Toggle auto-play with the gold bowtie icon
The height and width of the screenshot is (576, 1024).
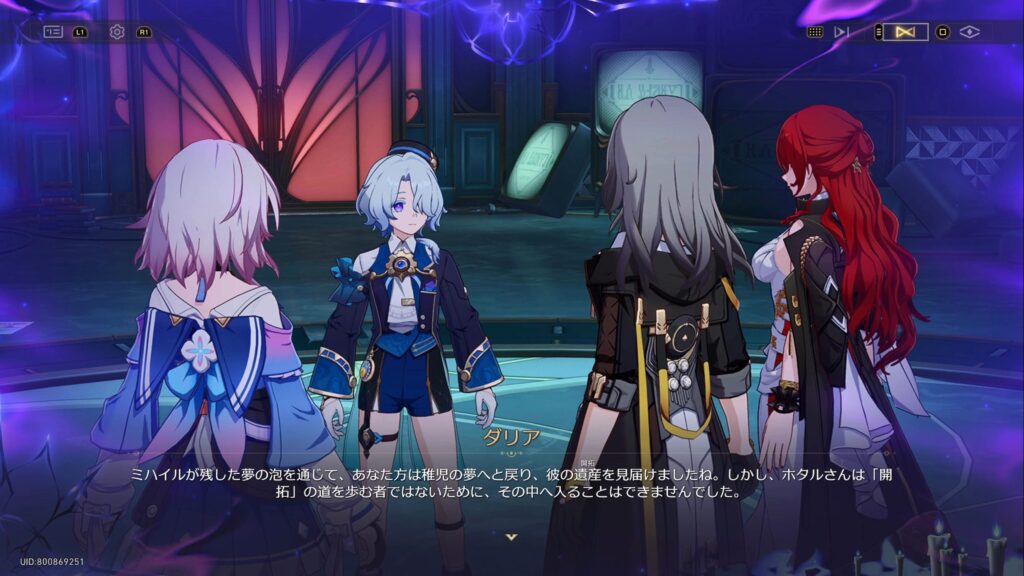(x=905, y=32)
